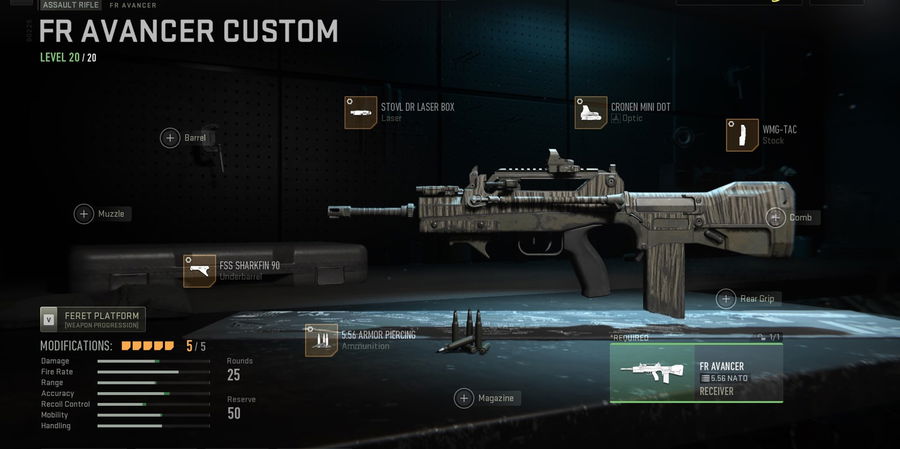Open the WMG-TAC stock slot
The height and width of the screenshot is (449, 900).
pyautogui.click(x=742, y=135)
